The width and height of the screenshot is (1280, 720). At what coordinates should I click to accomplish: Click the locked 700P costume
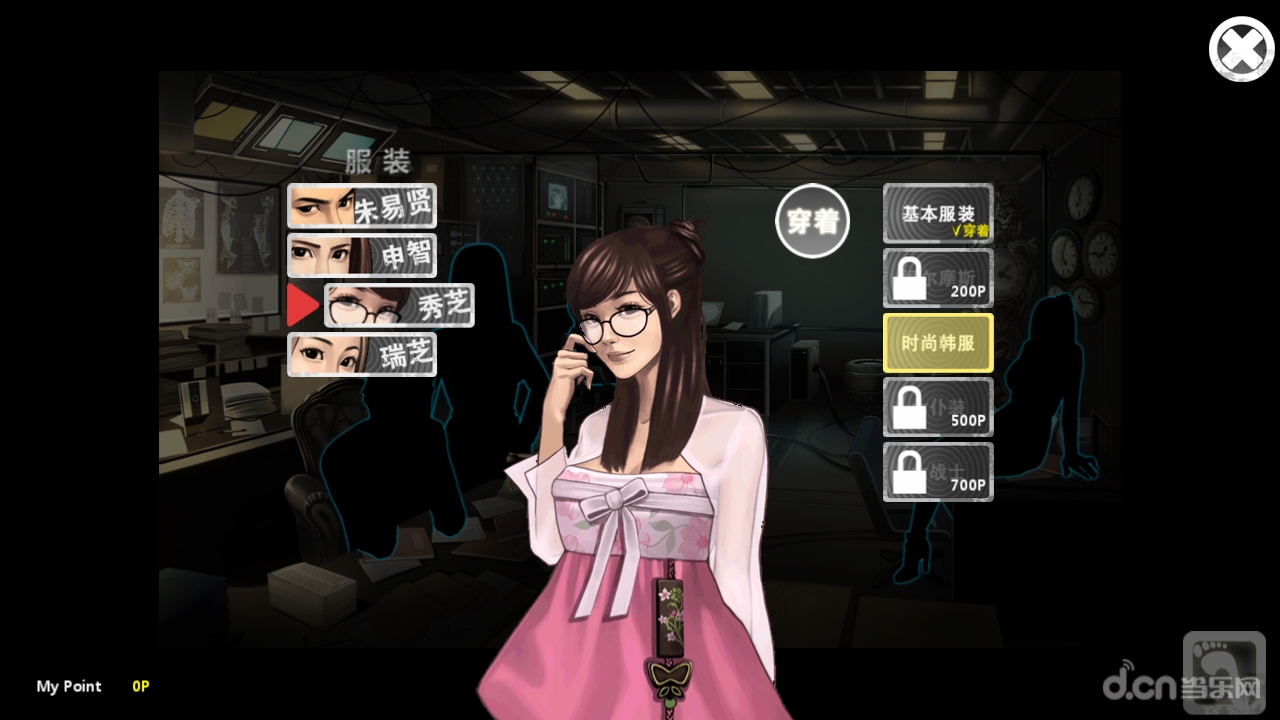pos(937,472)
